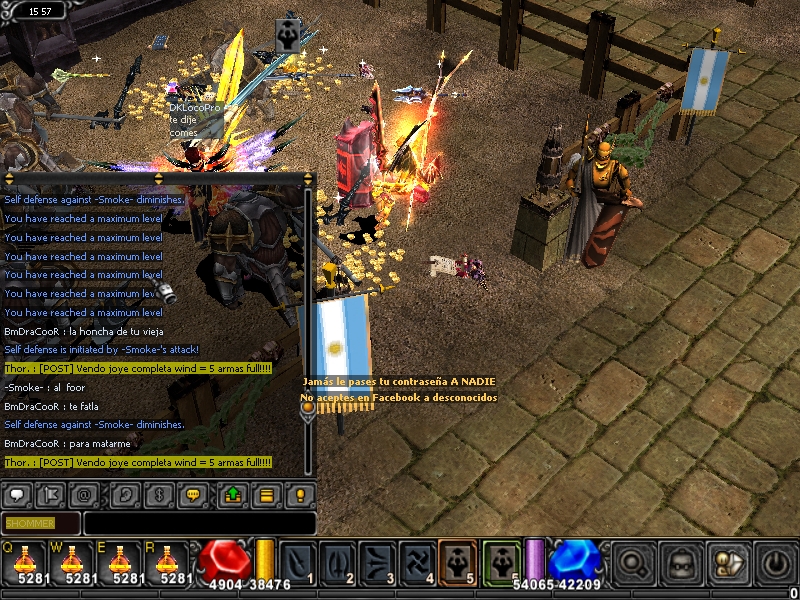The height and width of the screenshot is (600, 800).
Task: Toggle the flag (guild) chat button
Action: pos(53,494)
